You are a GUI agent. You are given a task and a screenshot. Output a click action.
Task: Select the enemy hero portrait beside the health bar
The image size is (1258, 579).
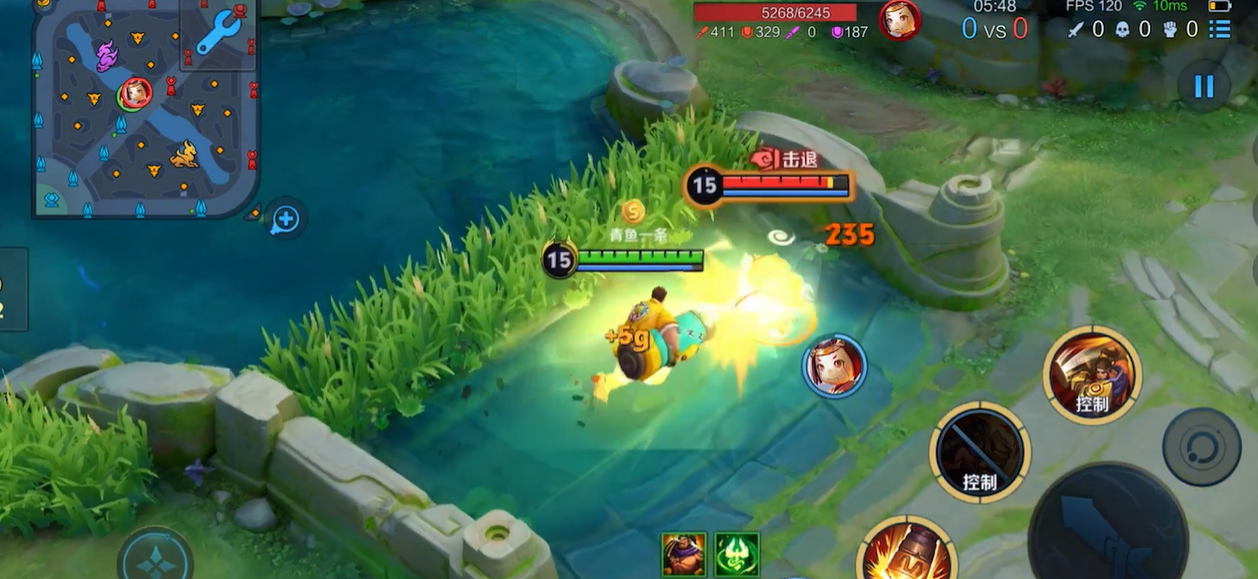[x=899, y=20]
